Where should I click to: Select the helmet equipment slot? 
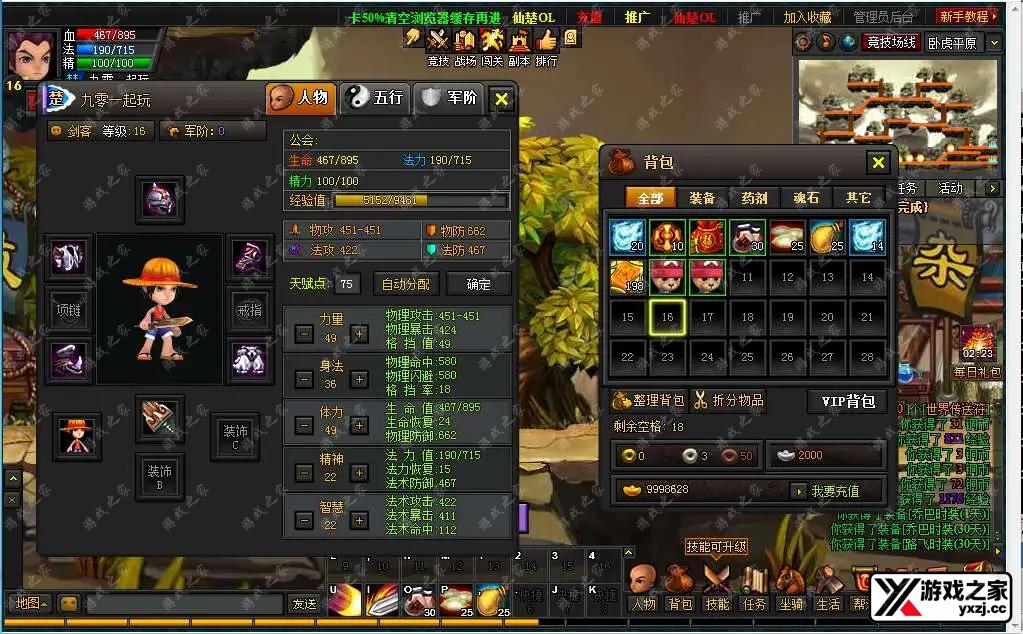159,200
